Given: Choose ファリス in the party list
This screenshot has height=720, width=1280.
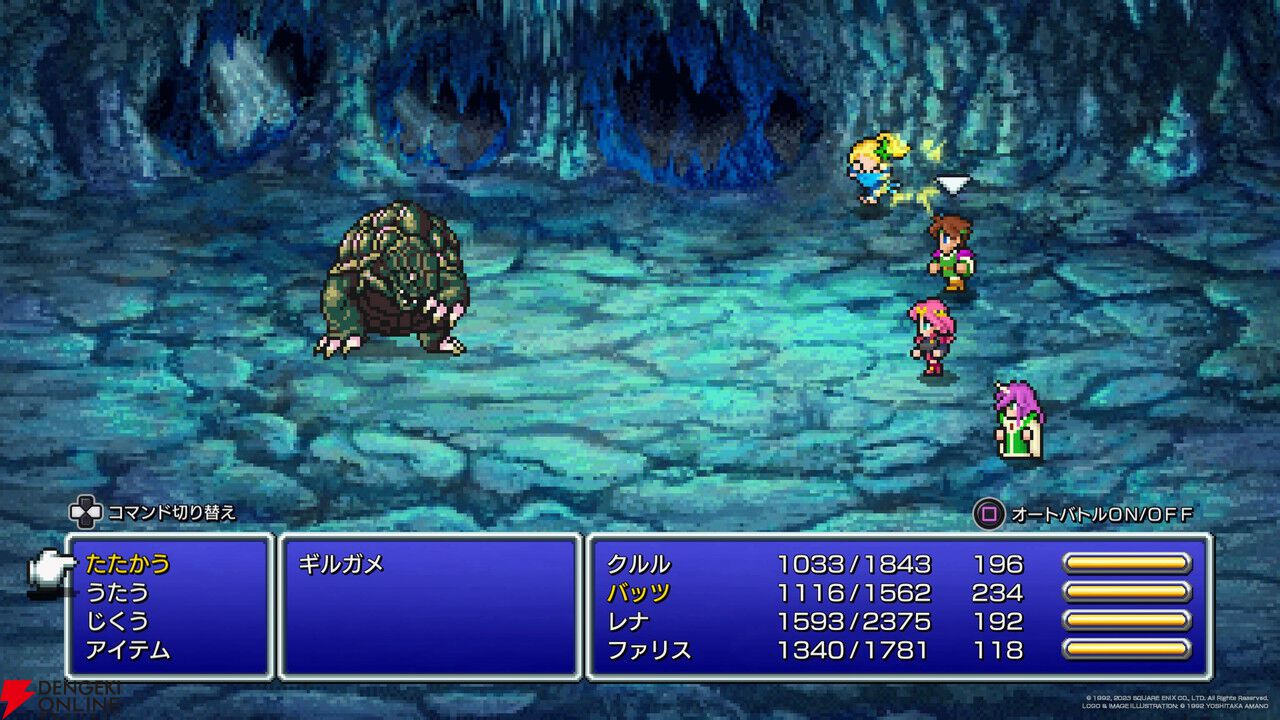Looking at the screenshot, I should tap(649, 650).
